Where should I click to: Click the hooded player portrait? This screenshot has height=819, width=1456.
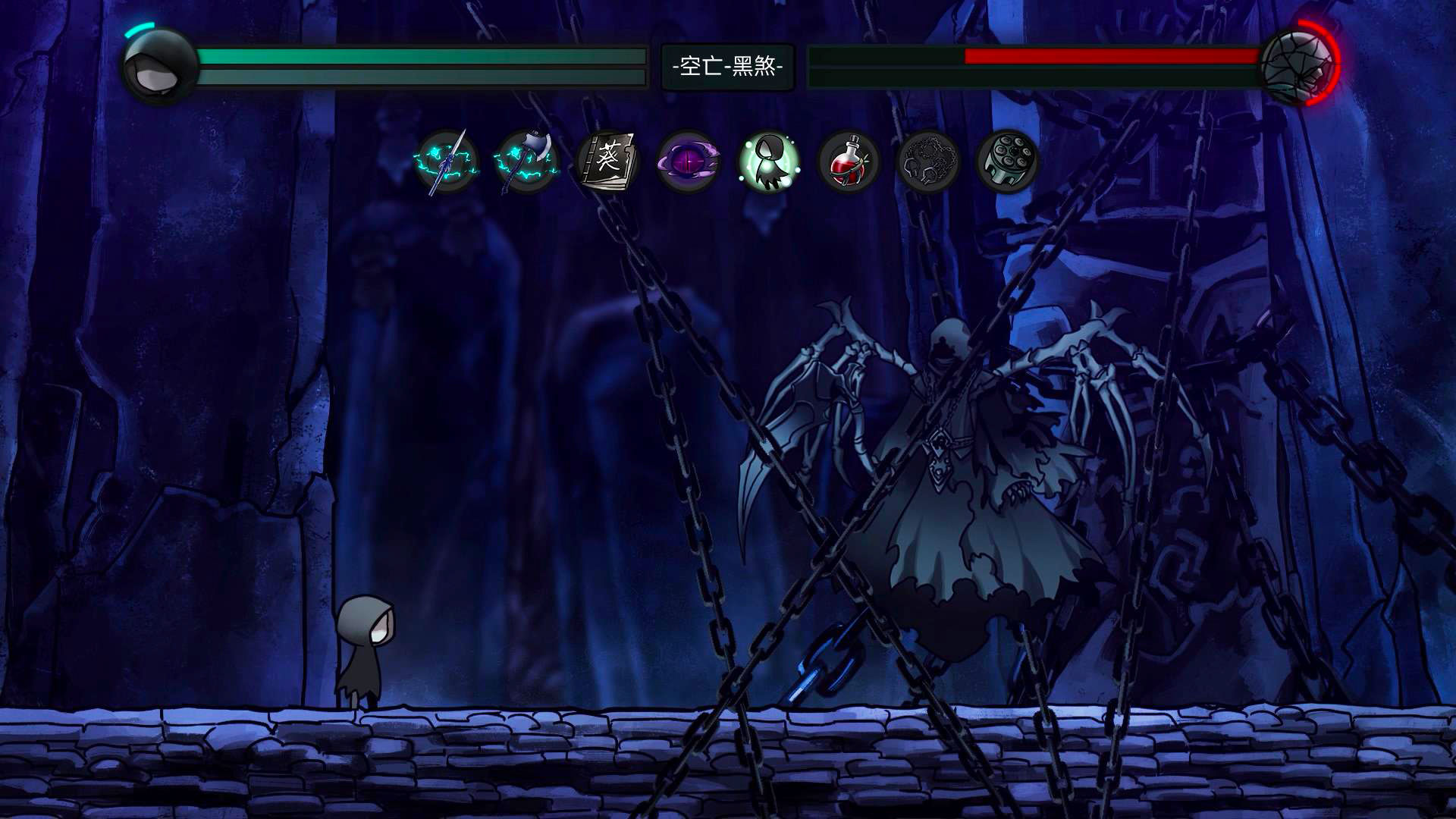tap(159, 66)
